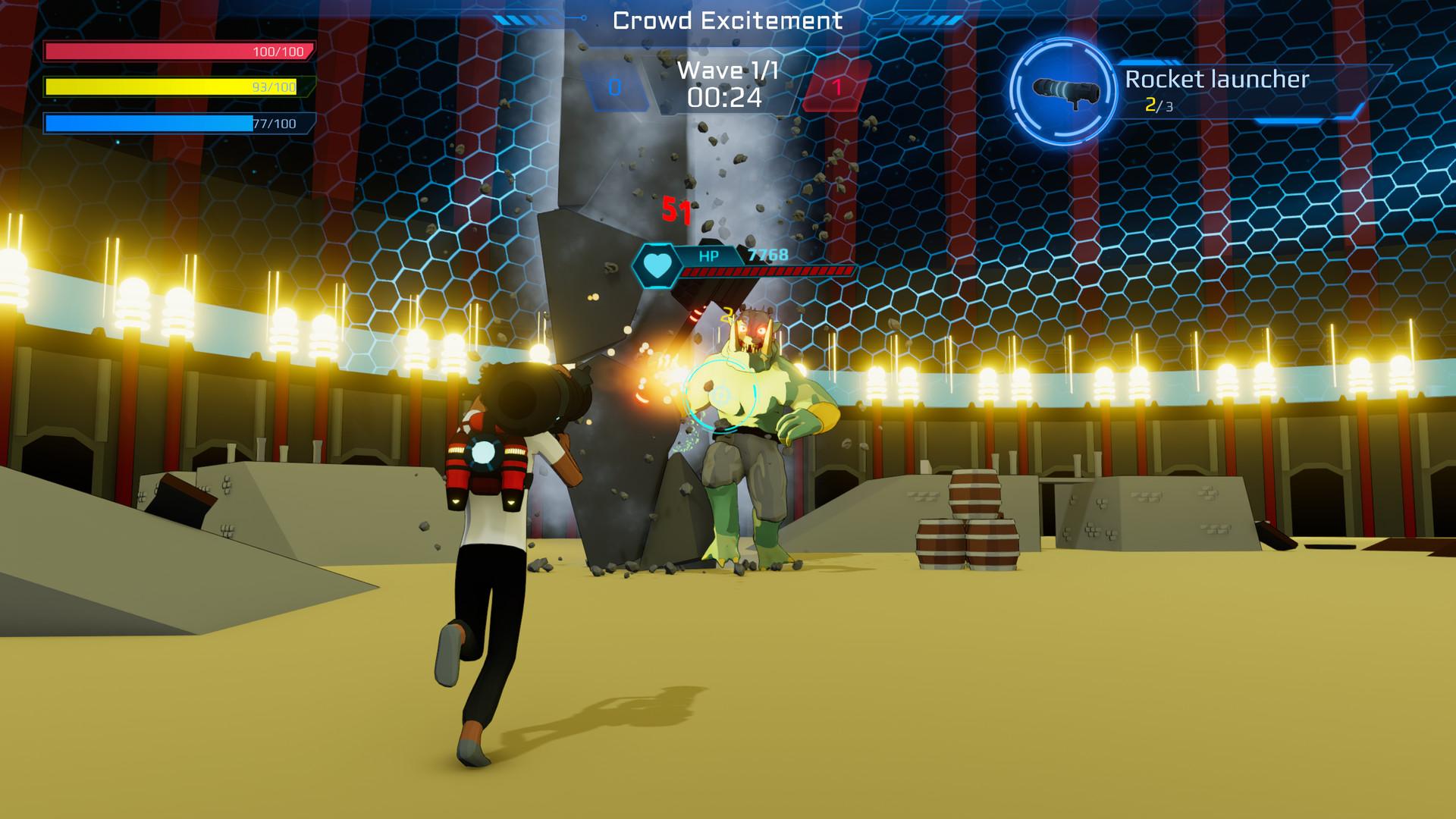This screenshot has width=1456, height=819.
Task: Click the Rocket launcher weapon icon
Action: pyautogui.click(x=1065, y=89)
